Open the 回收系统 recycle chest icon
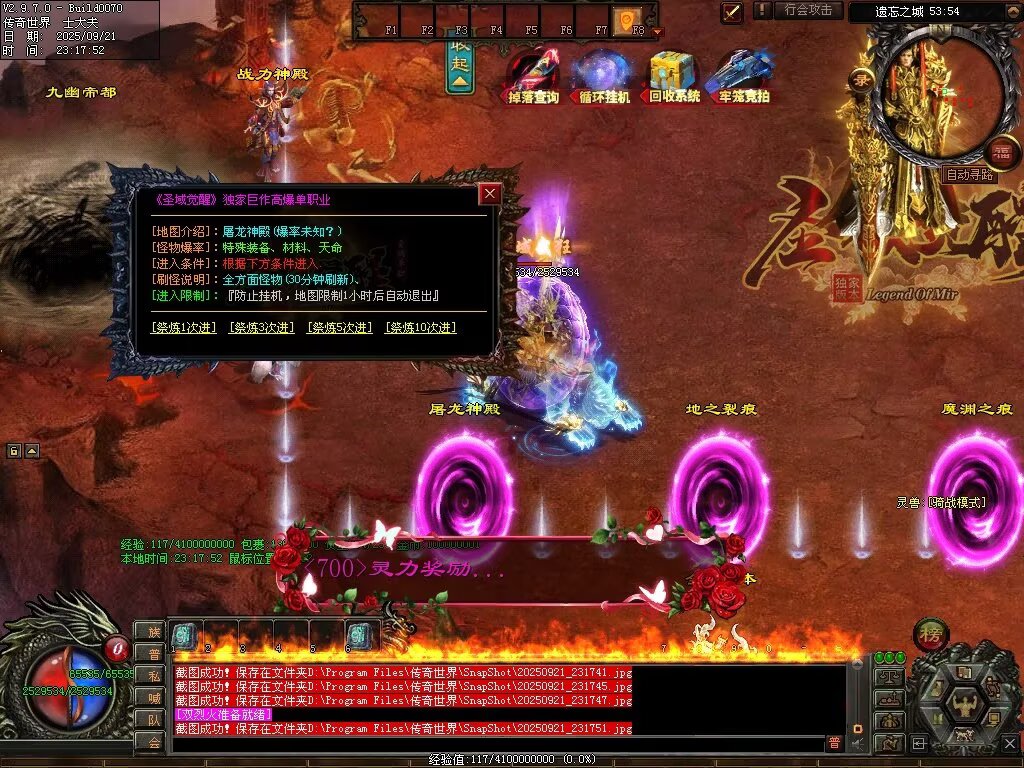Viewport: 1024px width, 768px height. (674, 75)
